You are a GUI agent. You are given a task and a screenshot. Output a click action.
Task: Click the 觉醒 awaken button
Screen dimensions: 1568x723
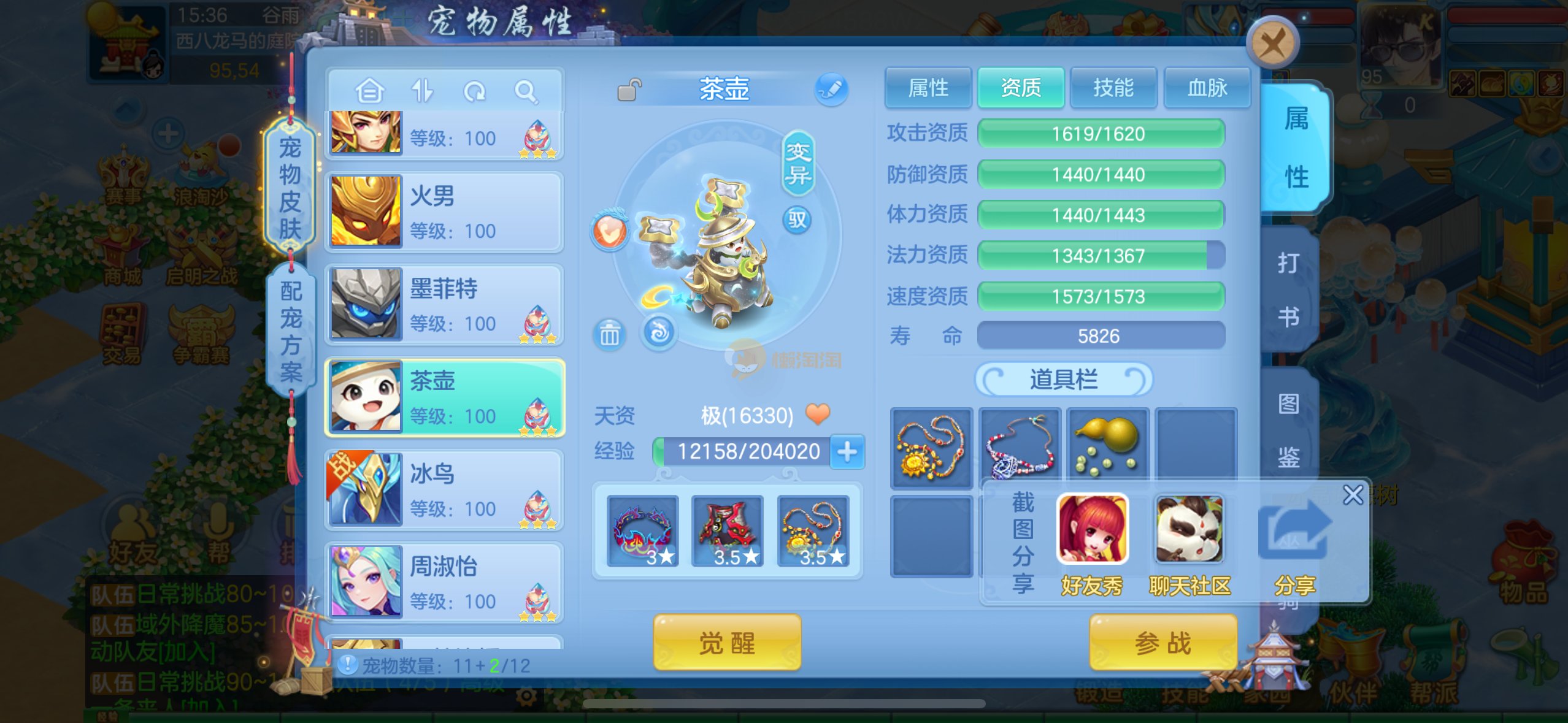[727, 643]
